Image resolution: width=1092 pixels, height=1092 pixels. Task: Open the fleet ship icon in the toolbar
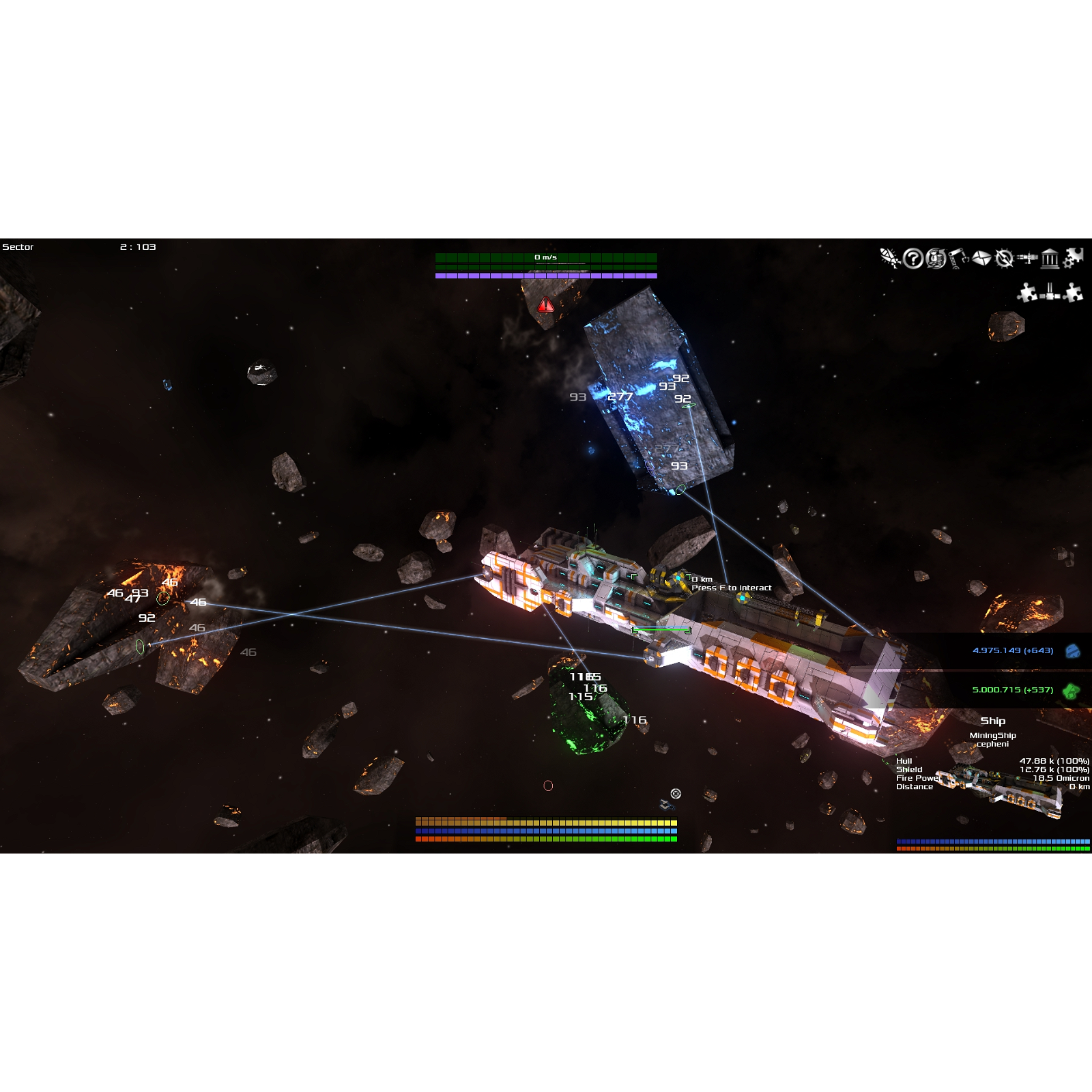pos(1028,258)
